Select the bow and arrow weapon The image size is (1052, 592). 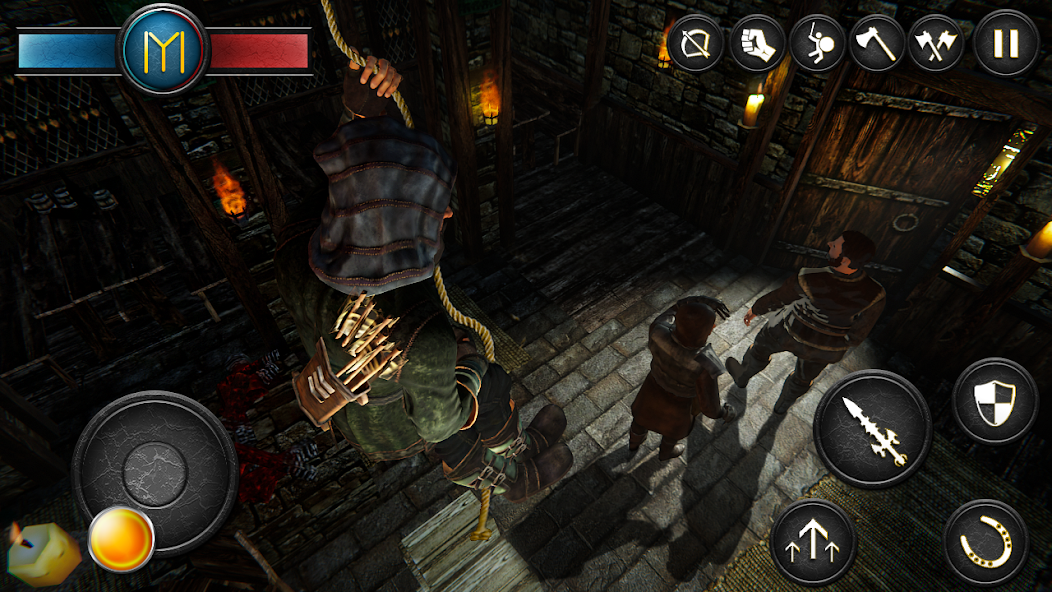click(x=696, y=44)
